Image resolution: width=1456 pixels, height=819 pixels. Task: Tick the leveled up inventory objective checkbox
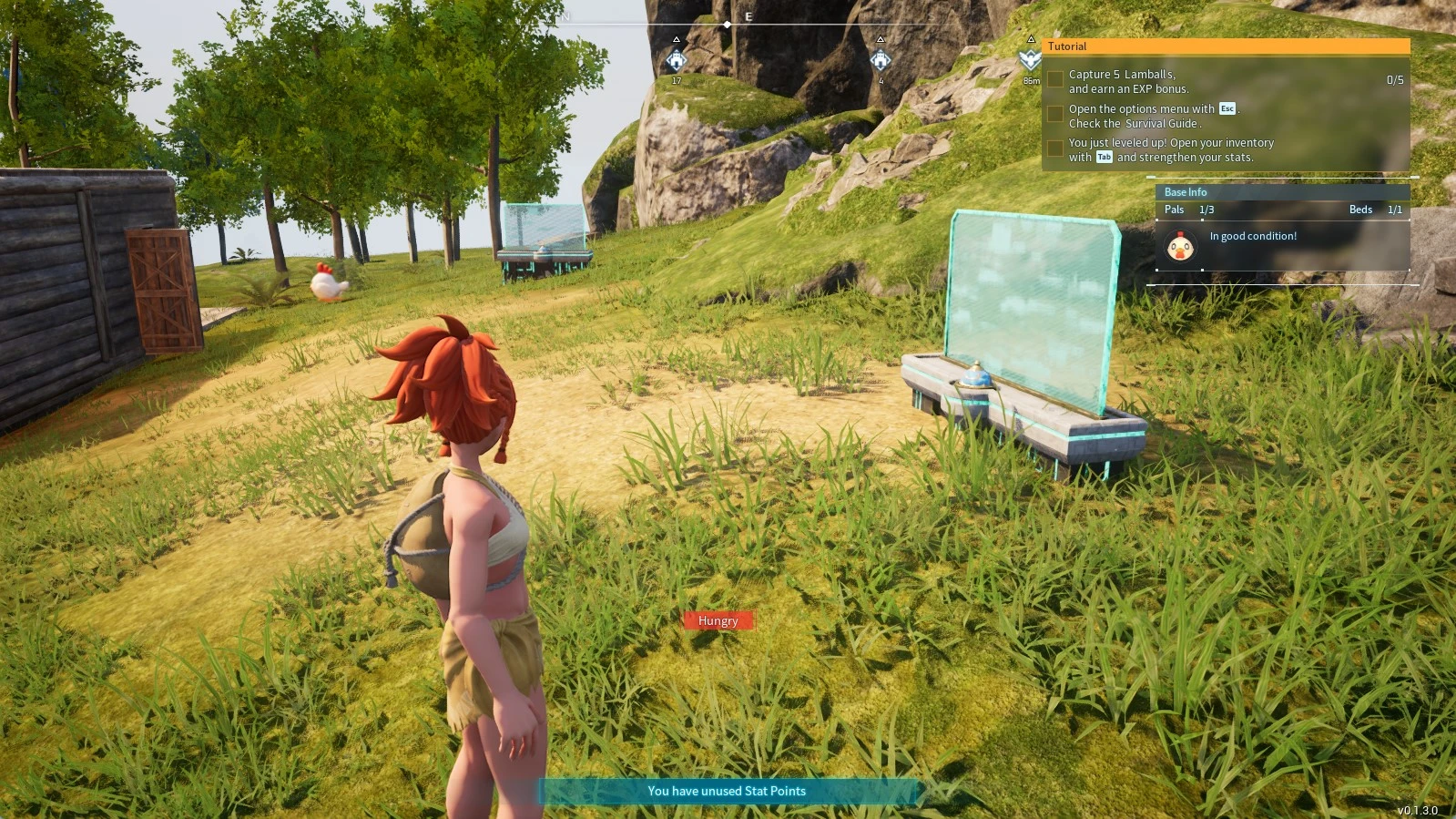pos(1055,148)
